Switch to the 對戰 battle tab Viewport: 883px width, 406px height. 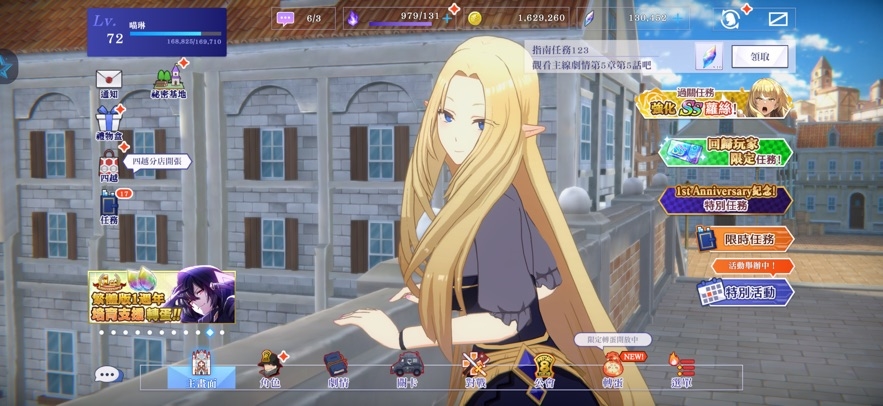pos(475,368)
